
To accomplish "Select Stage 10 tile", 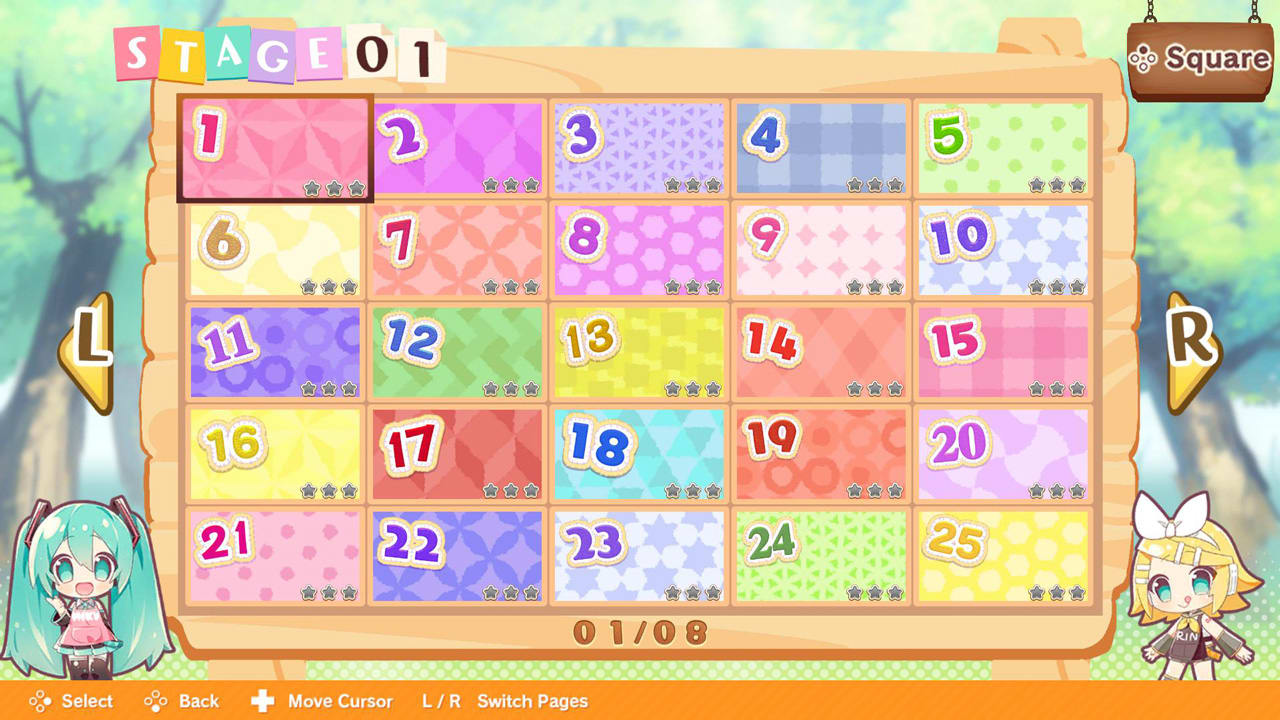I will [1003, 250].
